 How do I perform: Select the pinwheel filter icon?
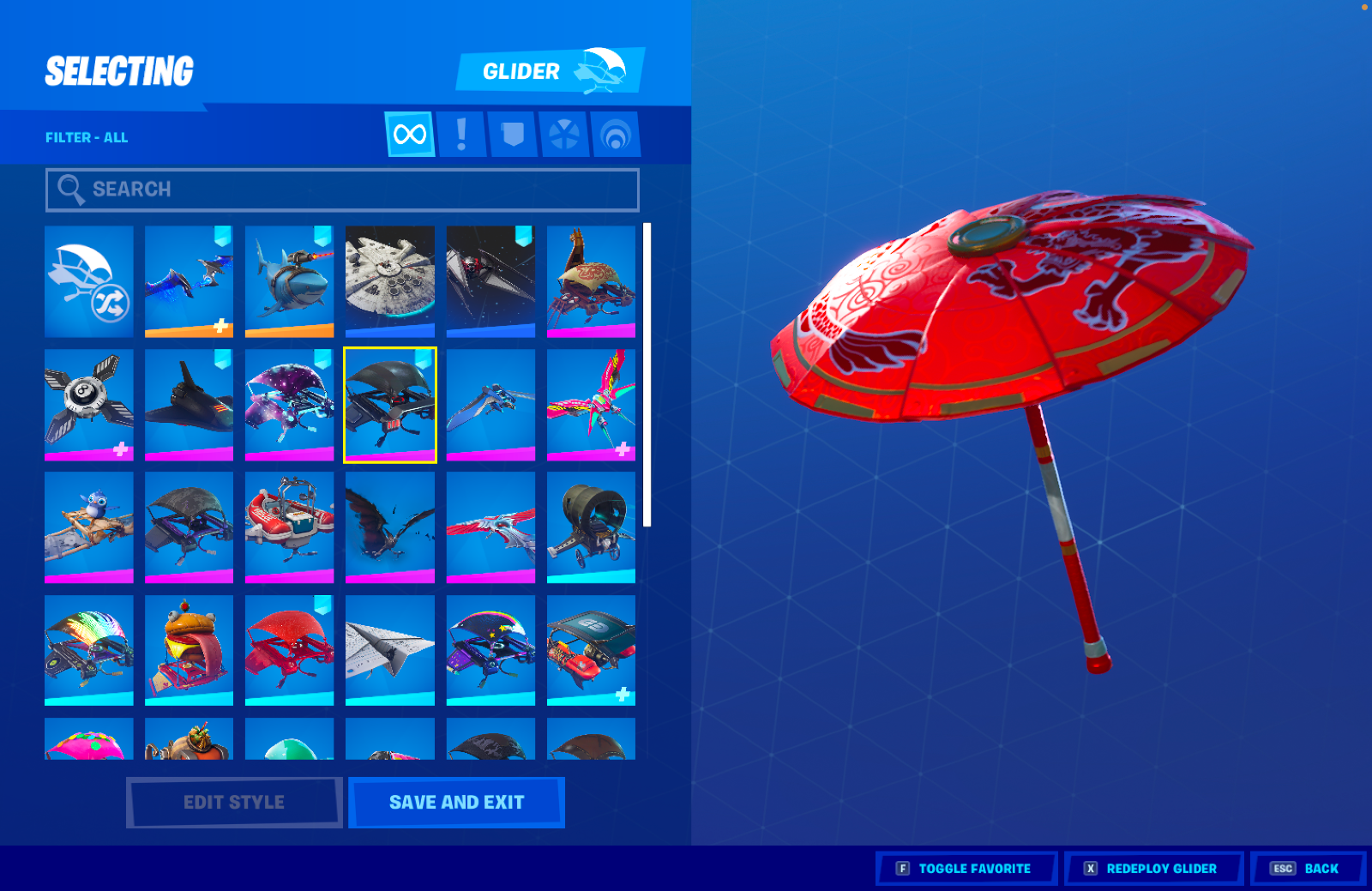pyautogui.click(x=564, y=135)
